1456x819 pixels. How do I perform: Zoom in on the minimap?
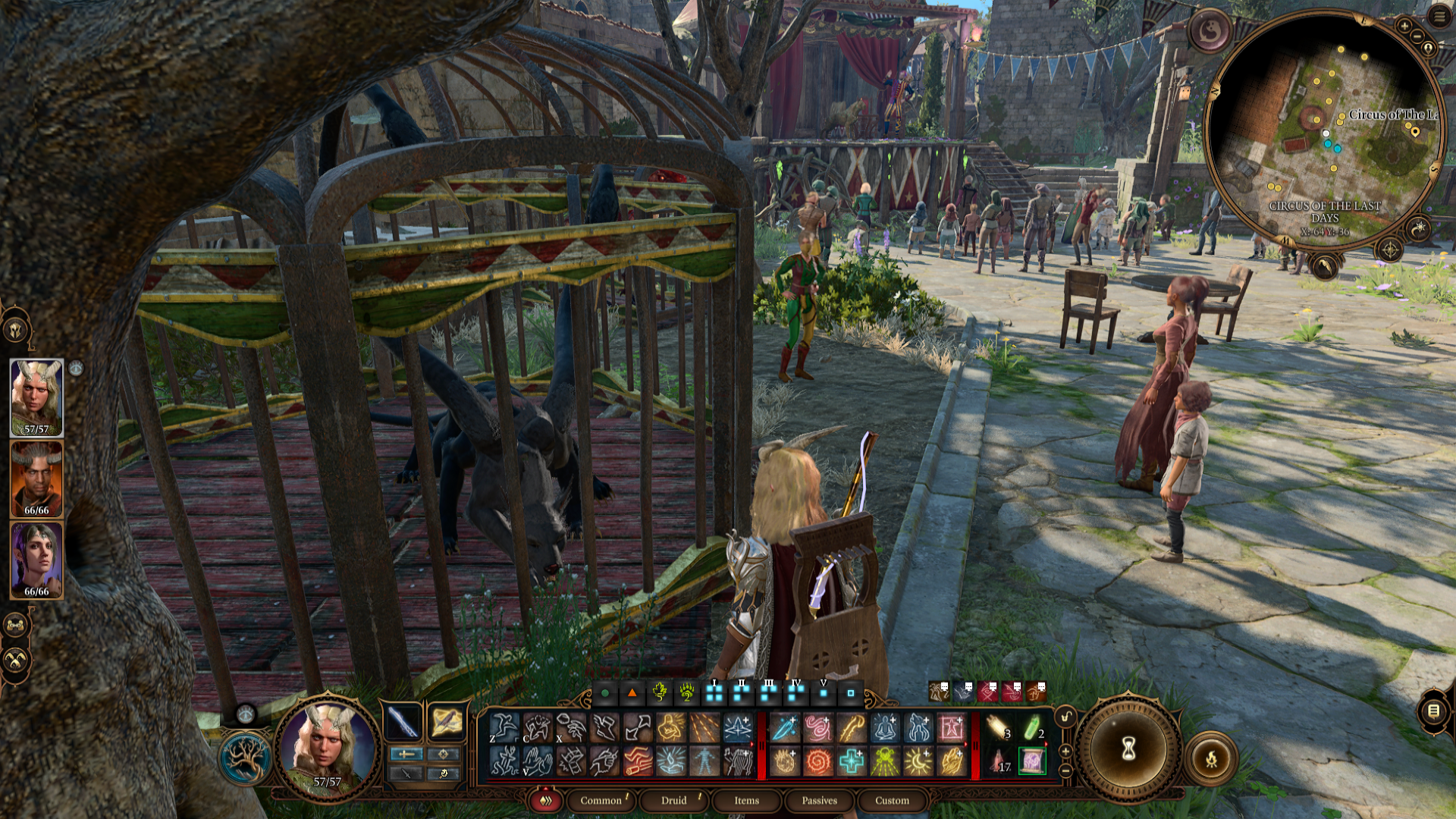pos(1404,26)
